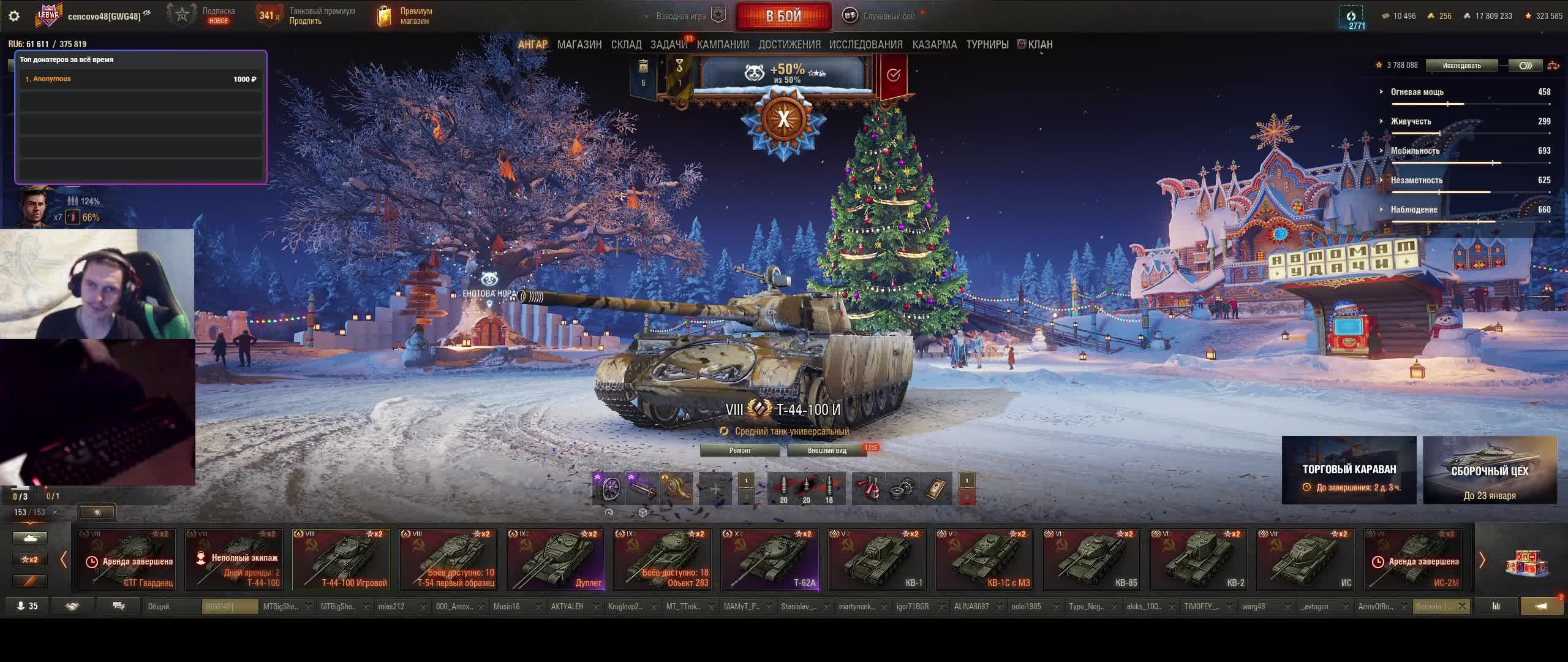Image resolution: width=1568 pixels, height=662 pixels.
Task: Select the Т-62А tank in carousel
Action: [x=770, y=560]
